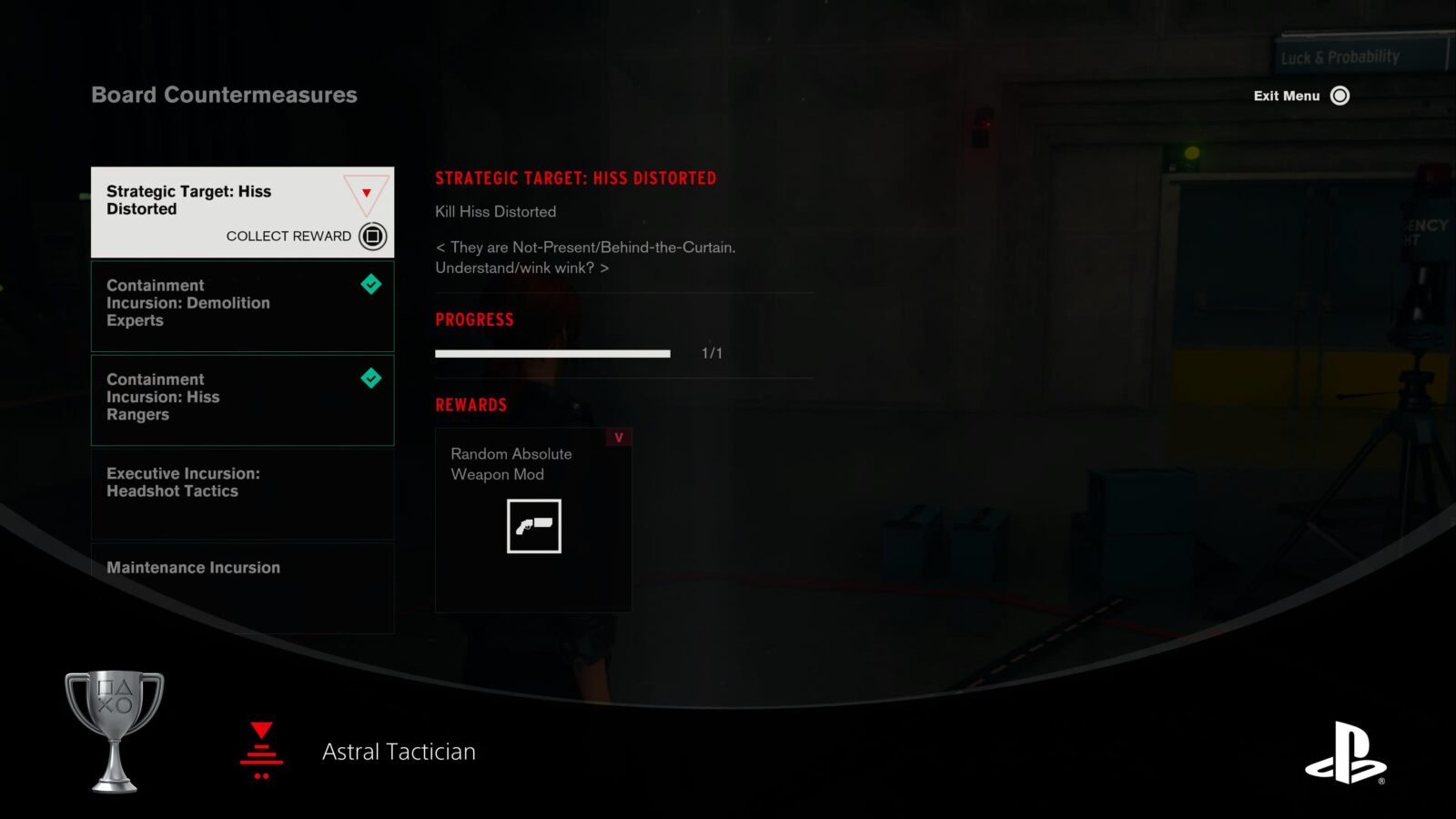Click the red strategic target triangle icon

click(x=366, y=193)
